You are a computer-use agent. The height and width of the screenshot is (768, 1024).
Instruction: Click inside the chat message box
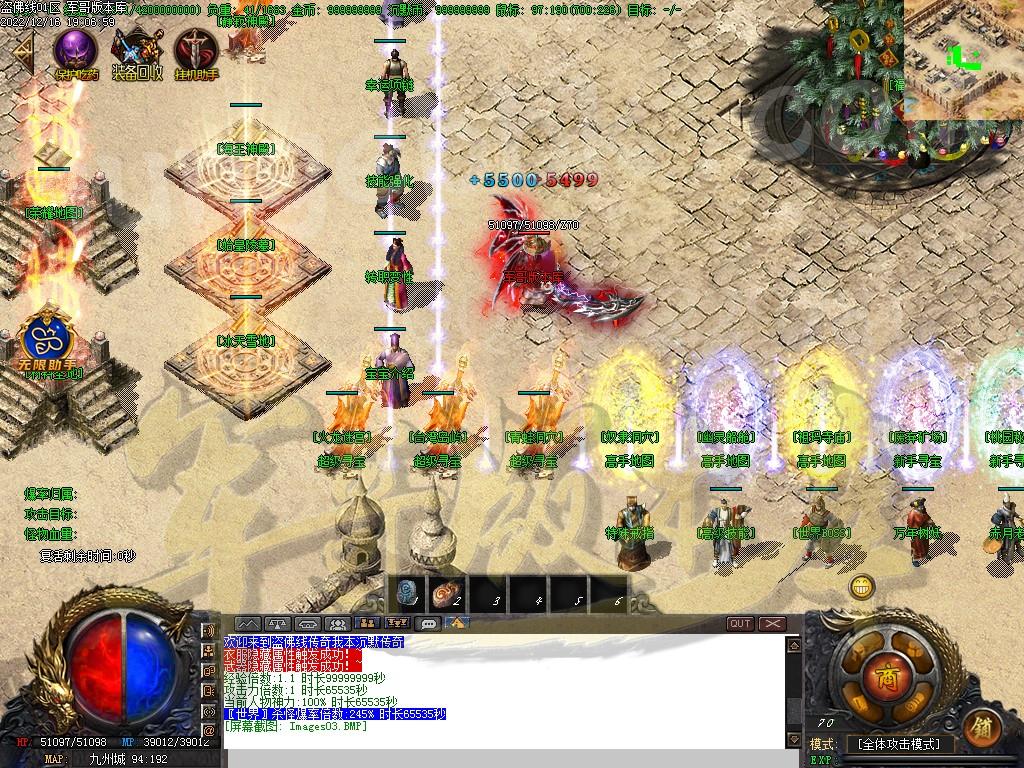500,690
